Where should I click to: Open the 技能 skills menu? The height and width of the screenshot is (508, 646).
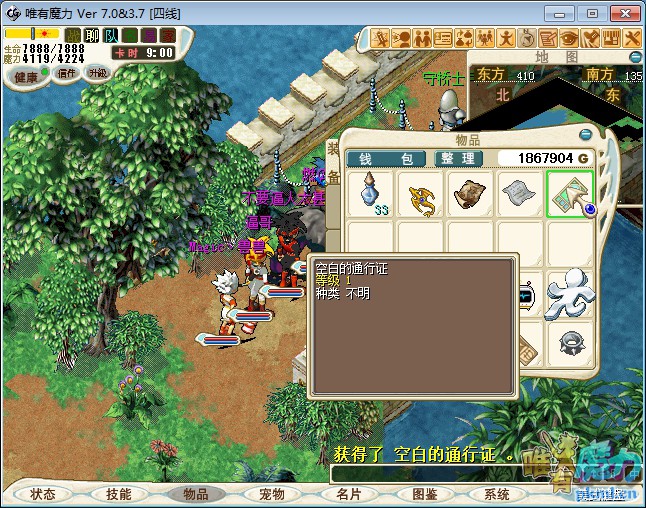118,494
